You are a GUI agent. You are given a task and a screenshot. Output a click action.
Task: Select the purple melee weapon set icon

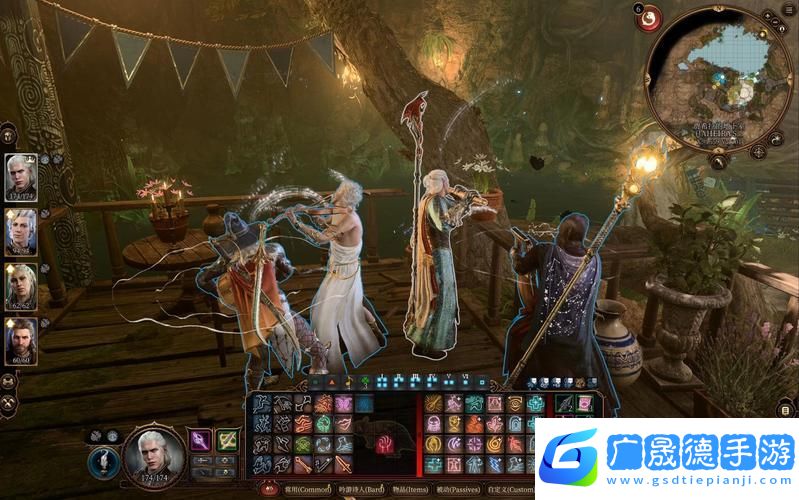point(200,439)
